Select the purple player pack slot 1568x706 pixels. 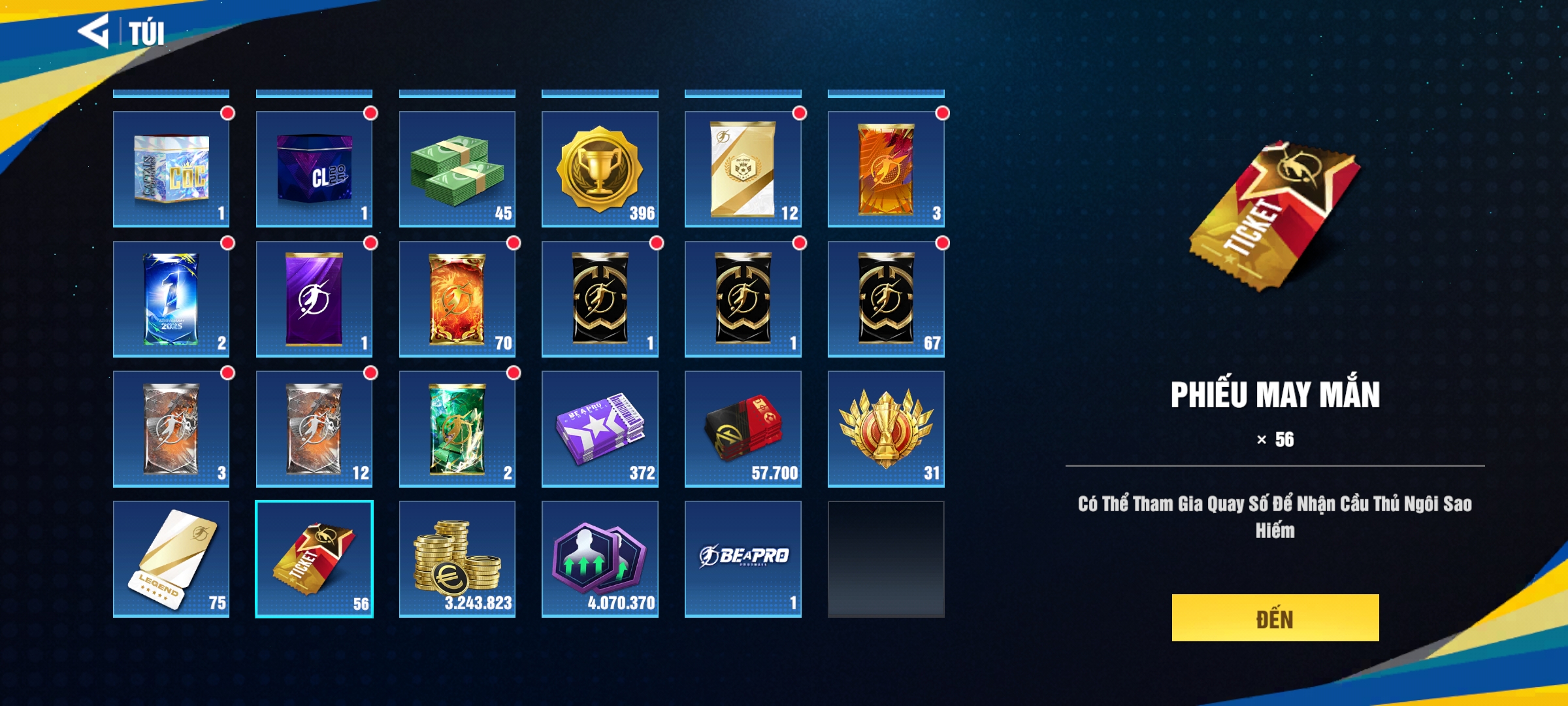314,299
